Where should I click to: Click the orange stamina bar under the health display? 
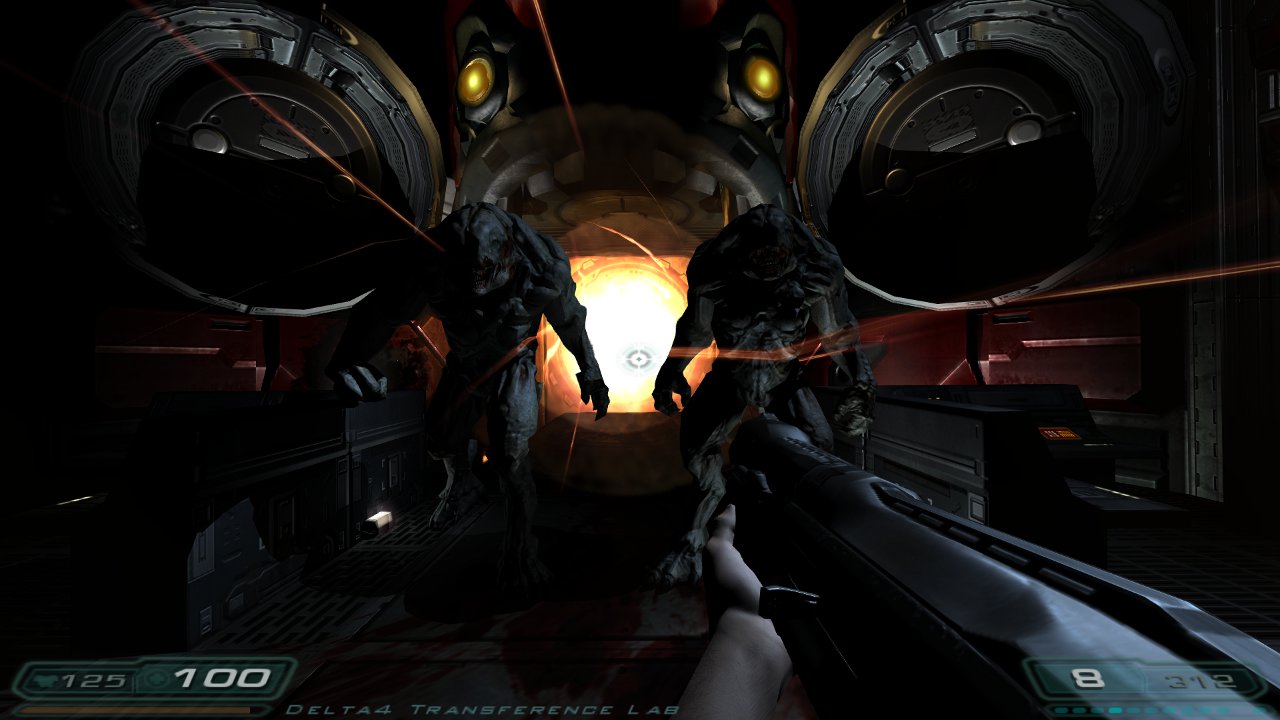click(x=135, y=710)
